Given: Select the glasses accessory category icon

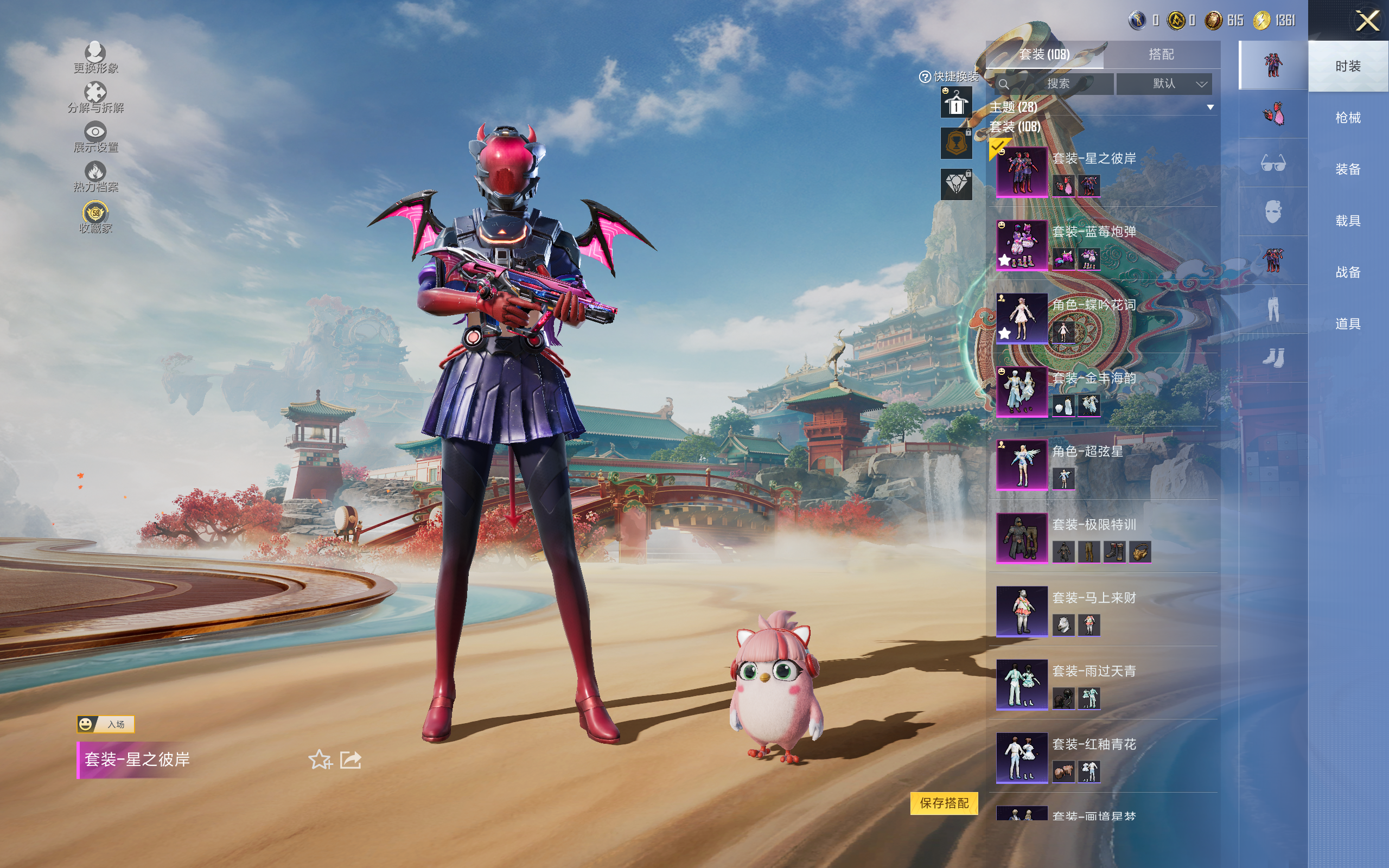Looking at the screenshot, I should tap(1272, 163).
